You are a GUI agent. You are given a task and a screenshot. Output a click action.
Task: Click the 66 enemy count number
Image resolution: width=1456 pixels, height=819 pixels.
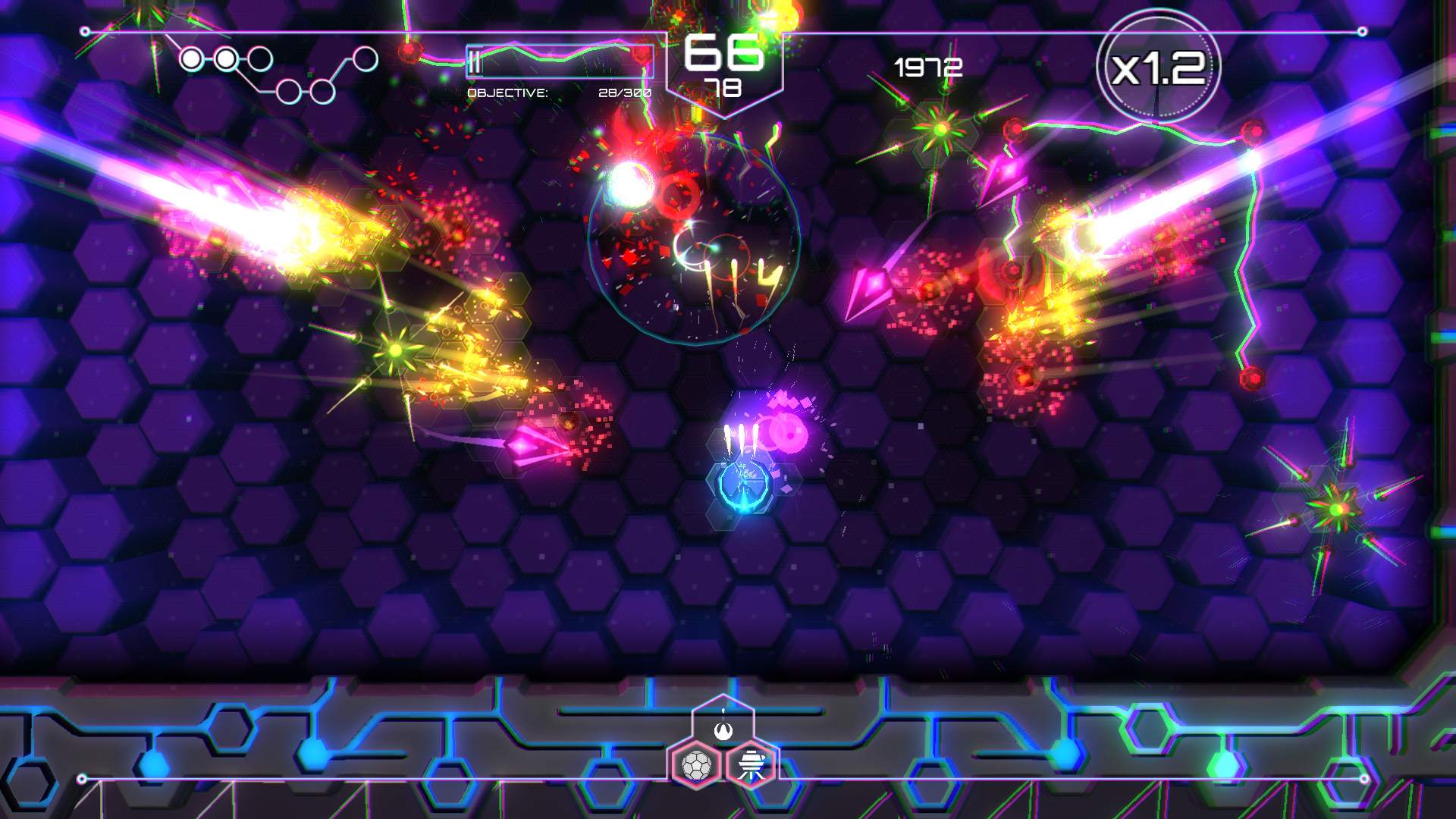point(724,53)
